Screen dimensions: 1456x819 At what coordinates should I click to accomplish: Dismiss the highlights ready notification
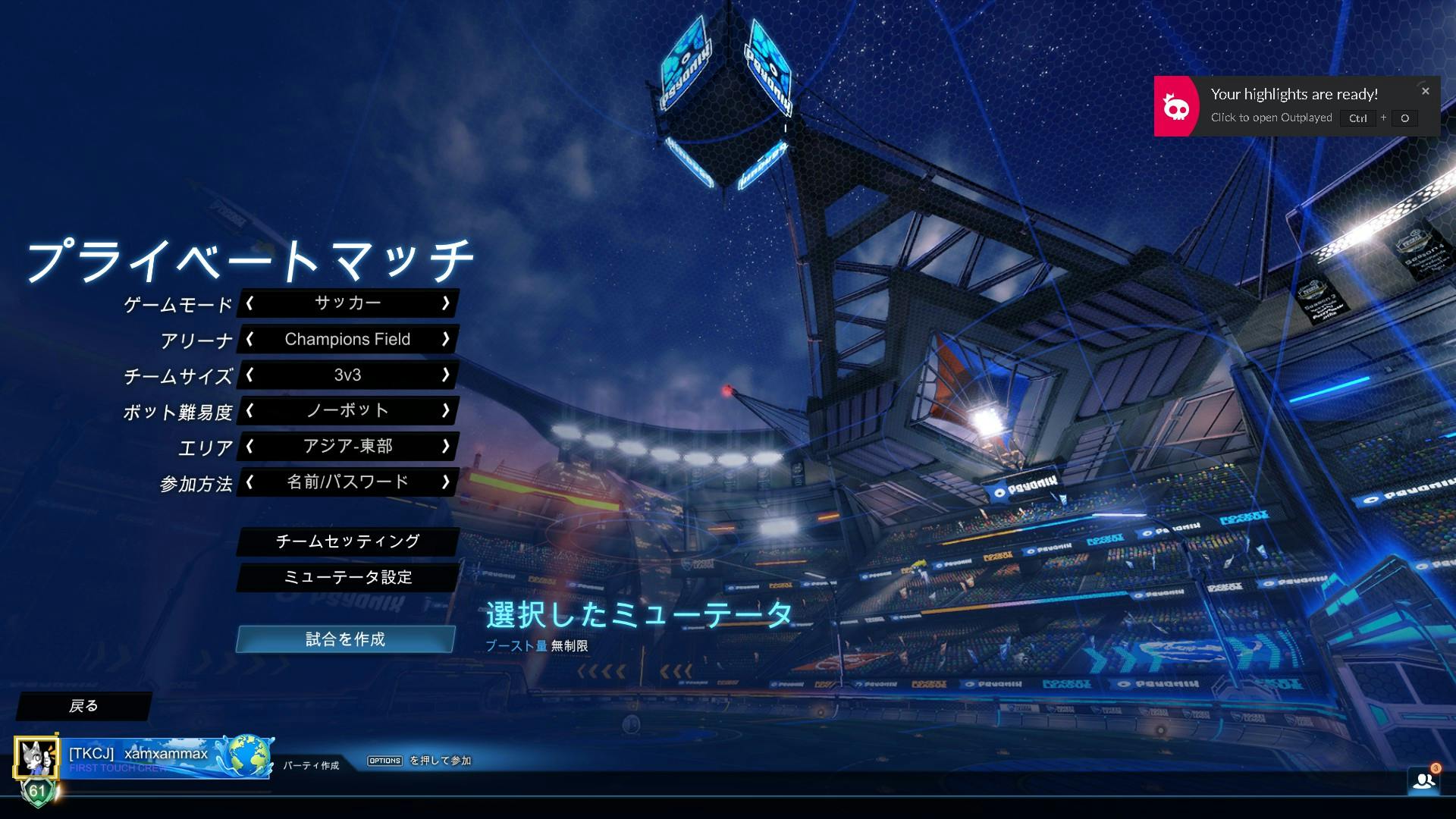1425,90
